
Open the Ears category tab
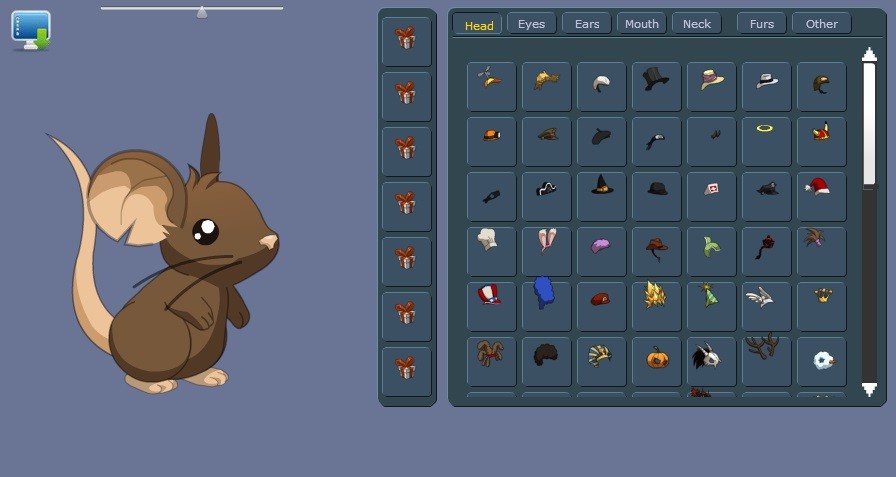pyautogui.click(x=586, y=24)
